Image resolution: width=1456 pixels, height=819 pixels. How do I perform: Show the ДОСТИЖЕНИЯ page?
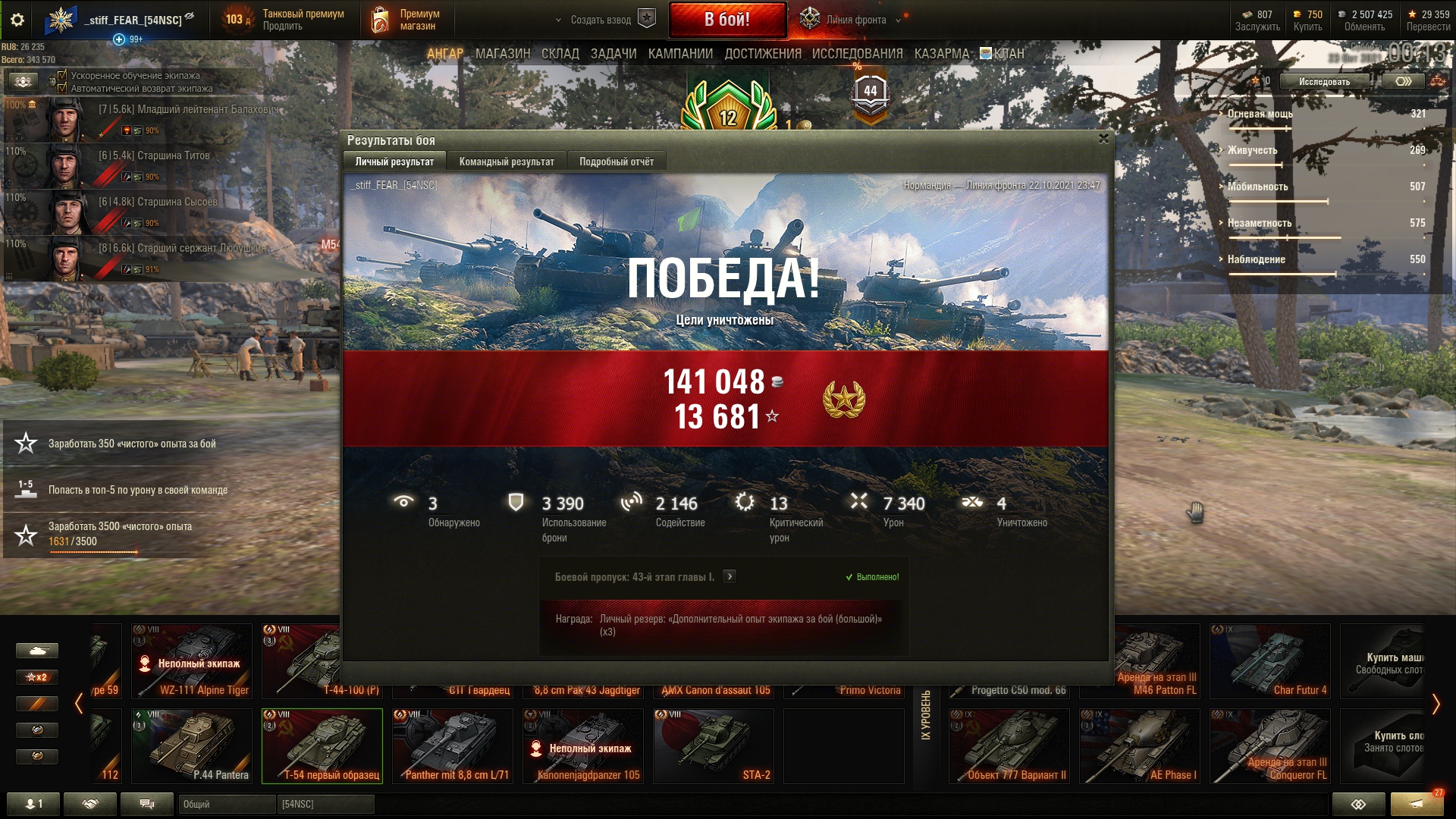point(762,54)
